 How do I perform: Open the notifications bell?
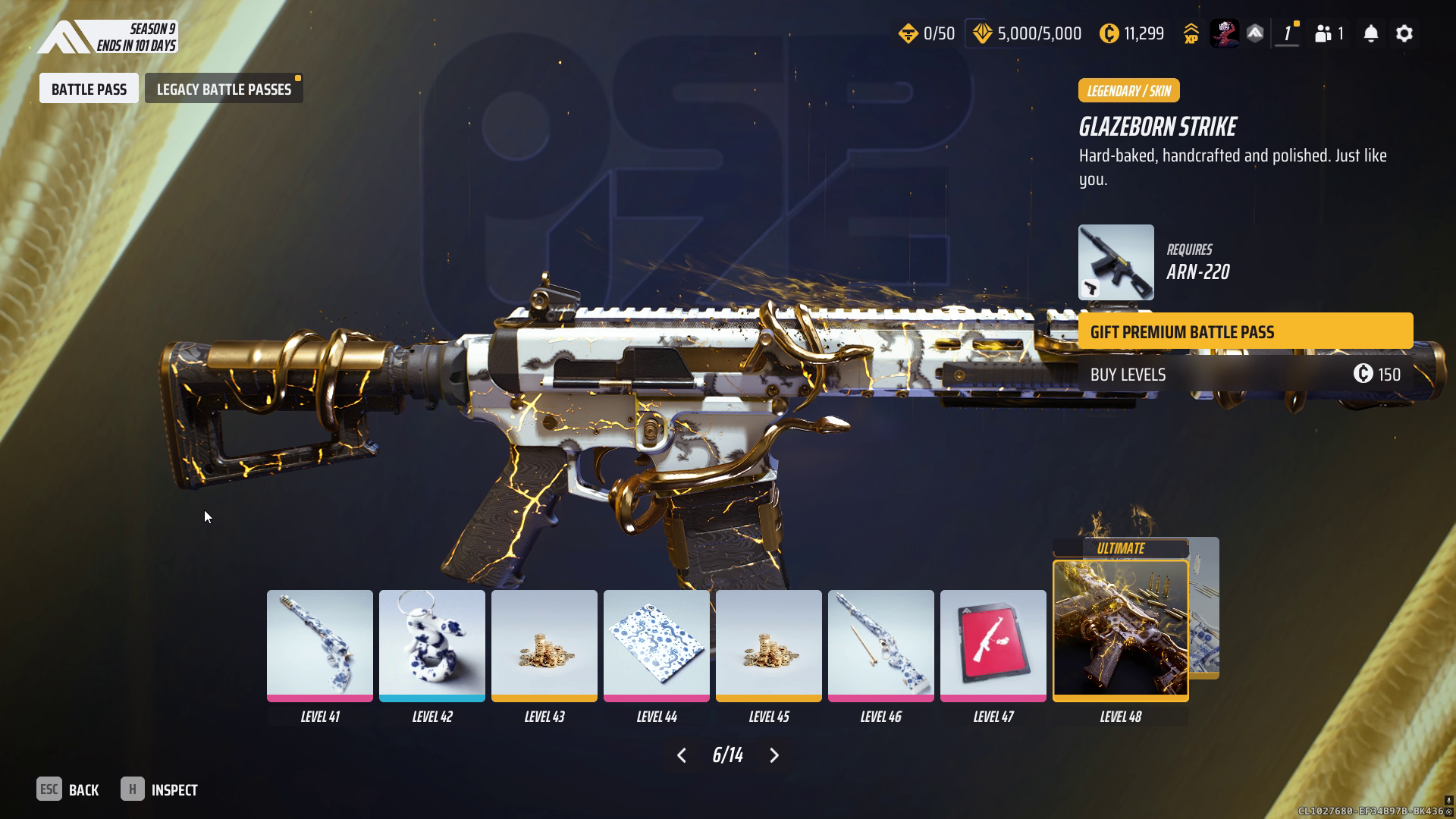tap(1370, 33)
